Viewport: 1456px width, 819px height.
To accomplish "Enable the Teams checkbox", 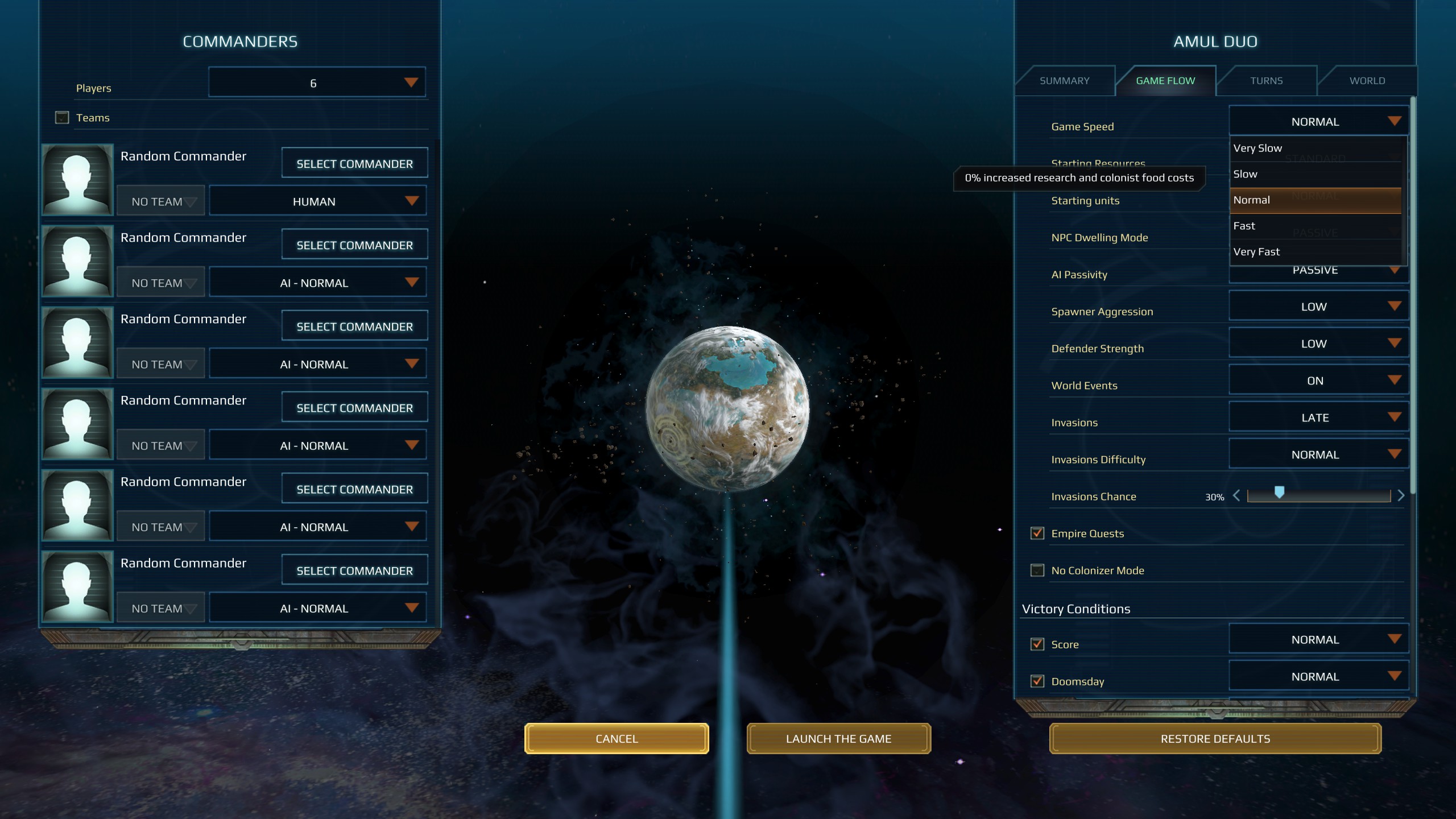I will coord(61,117).
